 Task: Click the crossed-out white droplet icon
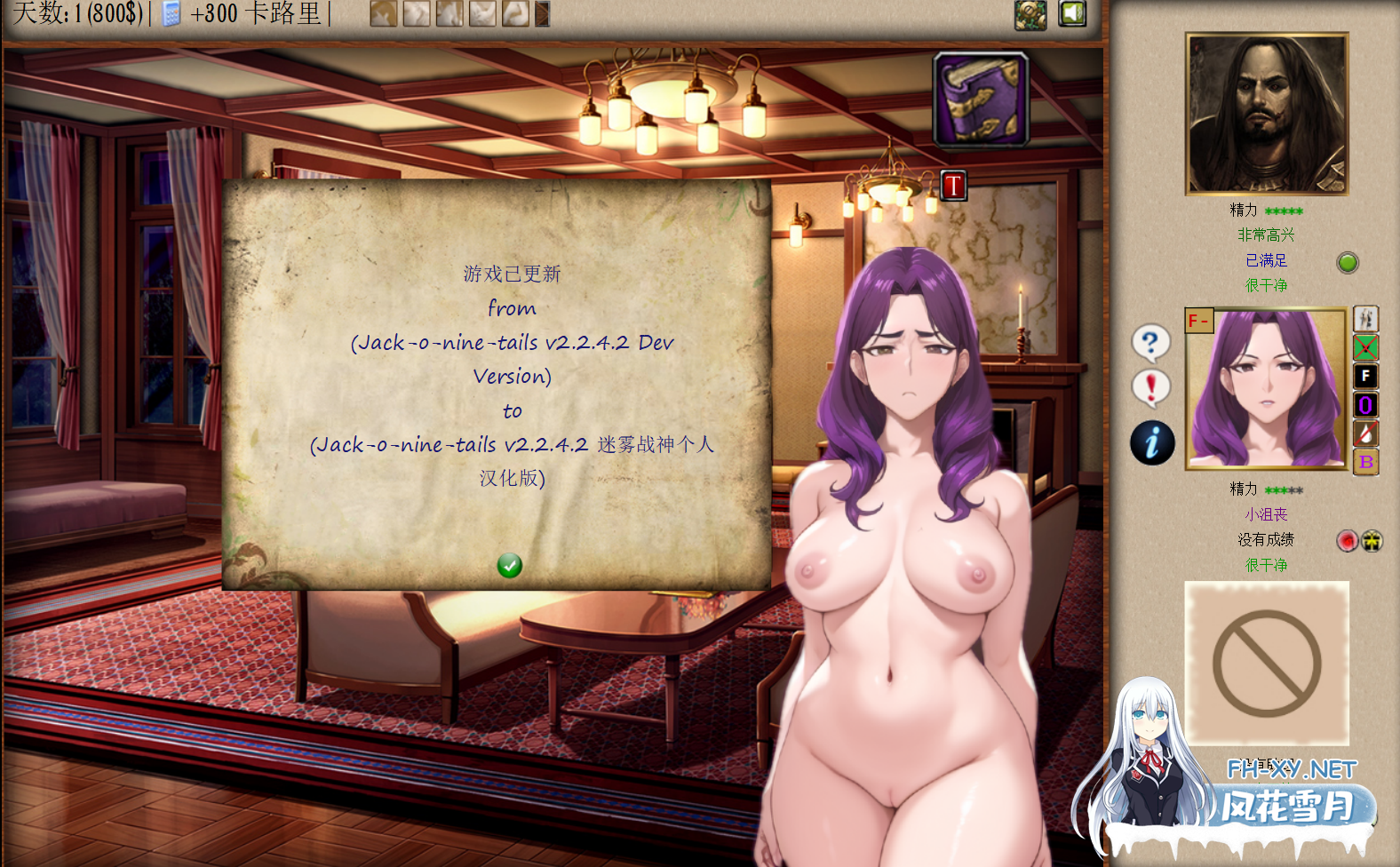click(1365, 433)
